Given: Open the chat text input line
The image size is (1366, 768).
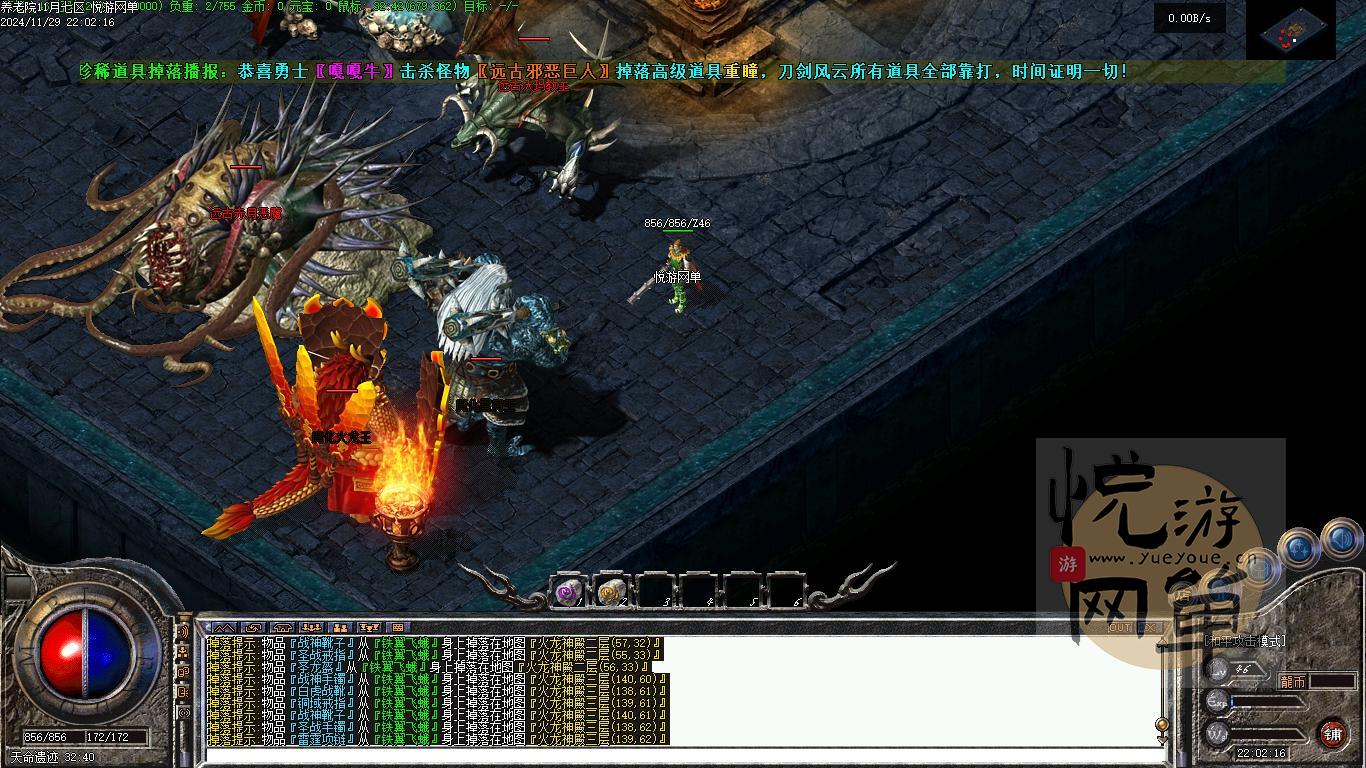Looking at the screenshot, I should click(680, 756).
